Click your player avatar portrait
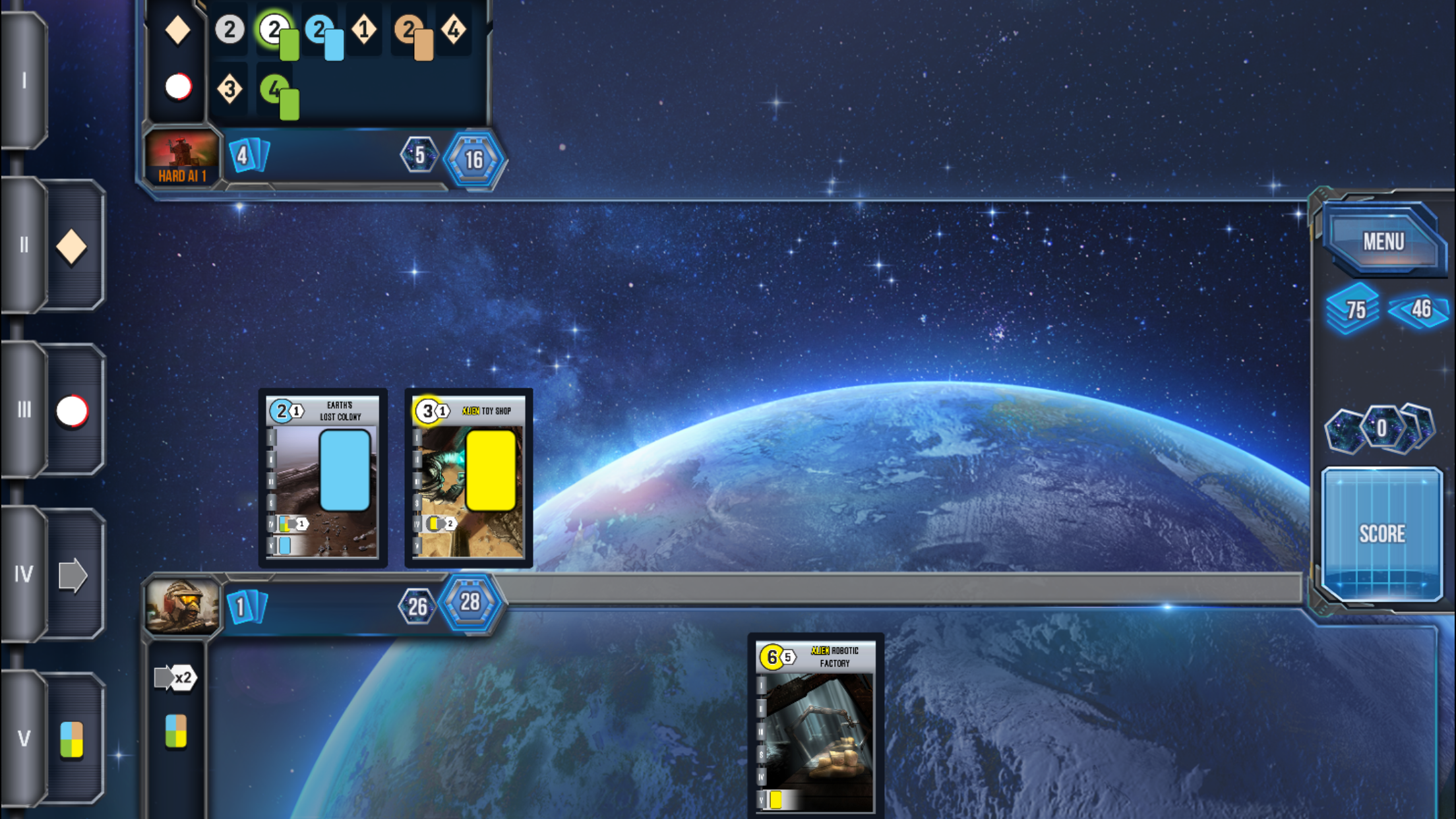This screenshot has height=819, width=1456. (x=182, y=605)
